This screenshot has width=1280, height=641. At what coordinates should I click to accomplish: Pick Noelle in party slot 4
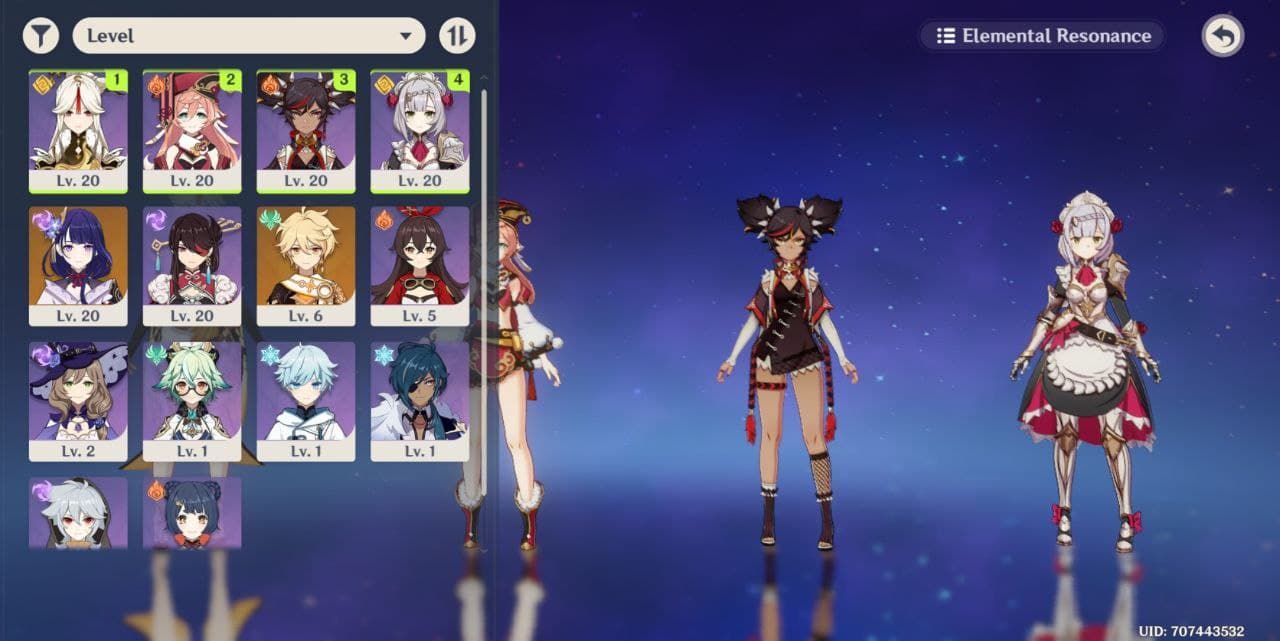pyautogui.click(x=420, y=130)
